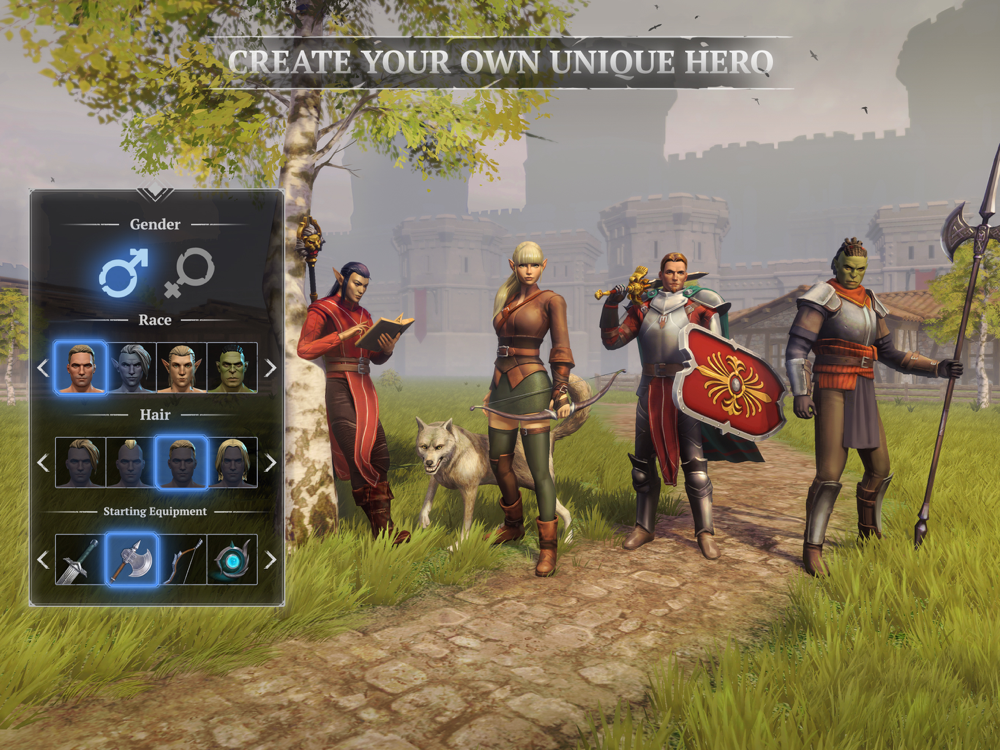
Task: Choose the female gender symbol
Action: [x=188, y=272]
